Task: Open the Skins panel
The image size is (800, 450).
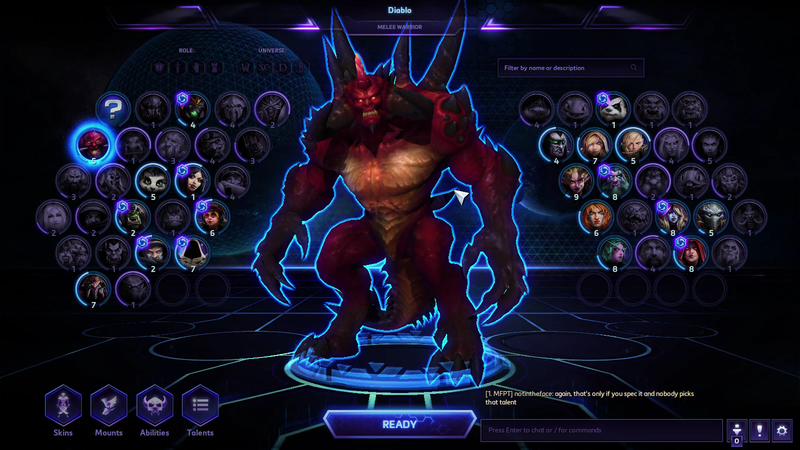Action: [63, 406]
